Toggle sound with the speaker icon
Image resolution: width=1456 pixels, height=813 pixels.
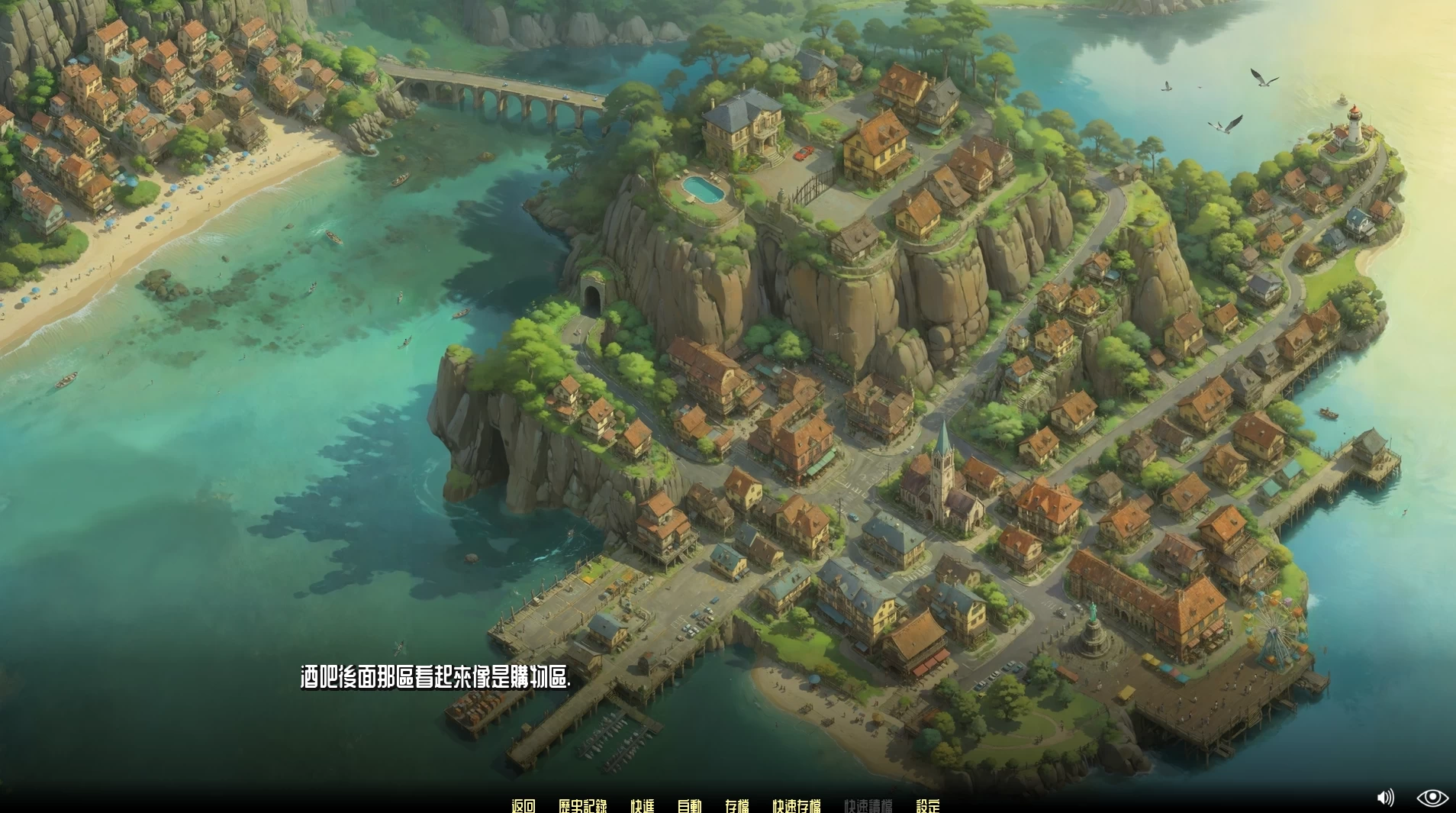click(1385, 798)
